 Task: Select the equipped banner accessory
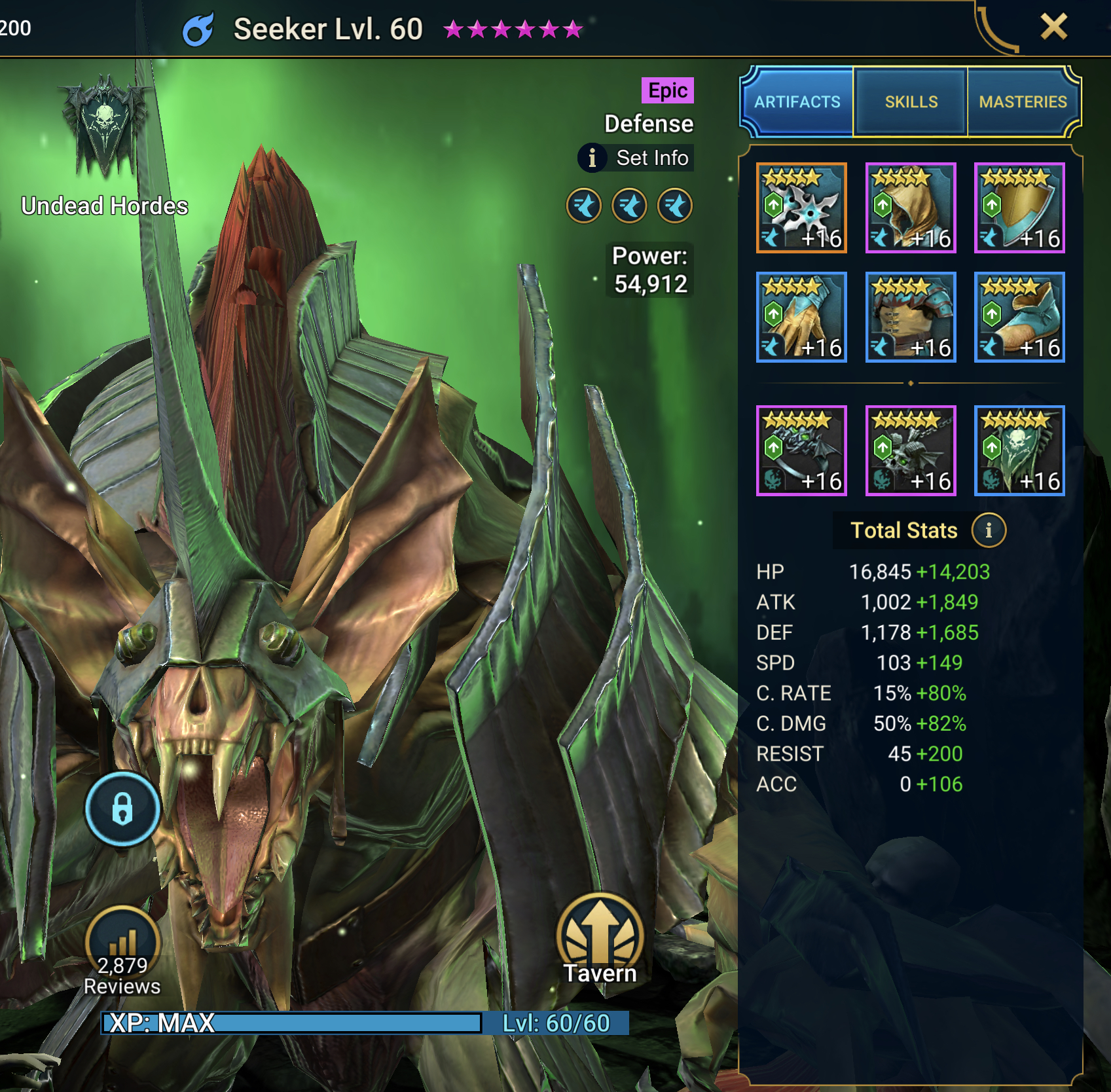click(x=1019, y=452)
